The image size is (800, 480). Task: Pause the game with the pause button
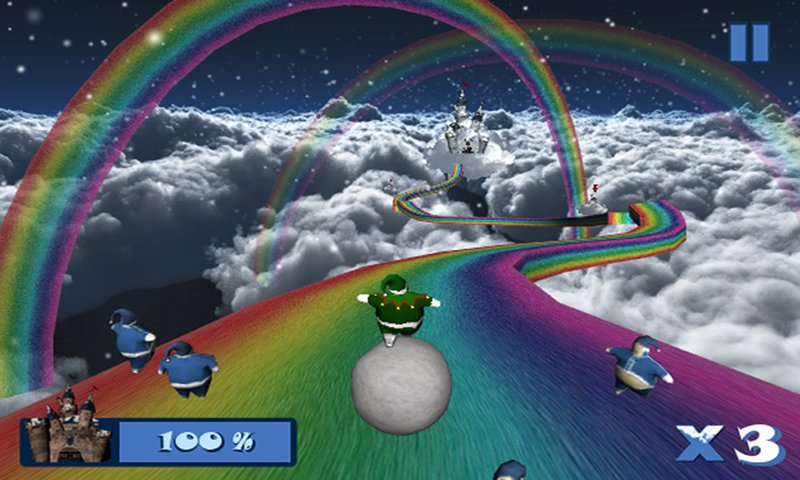[x=748, y=42]
